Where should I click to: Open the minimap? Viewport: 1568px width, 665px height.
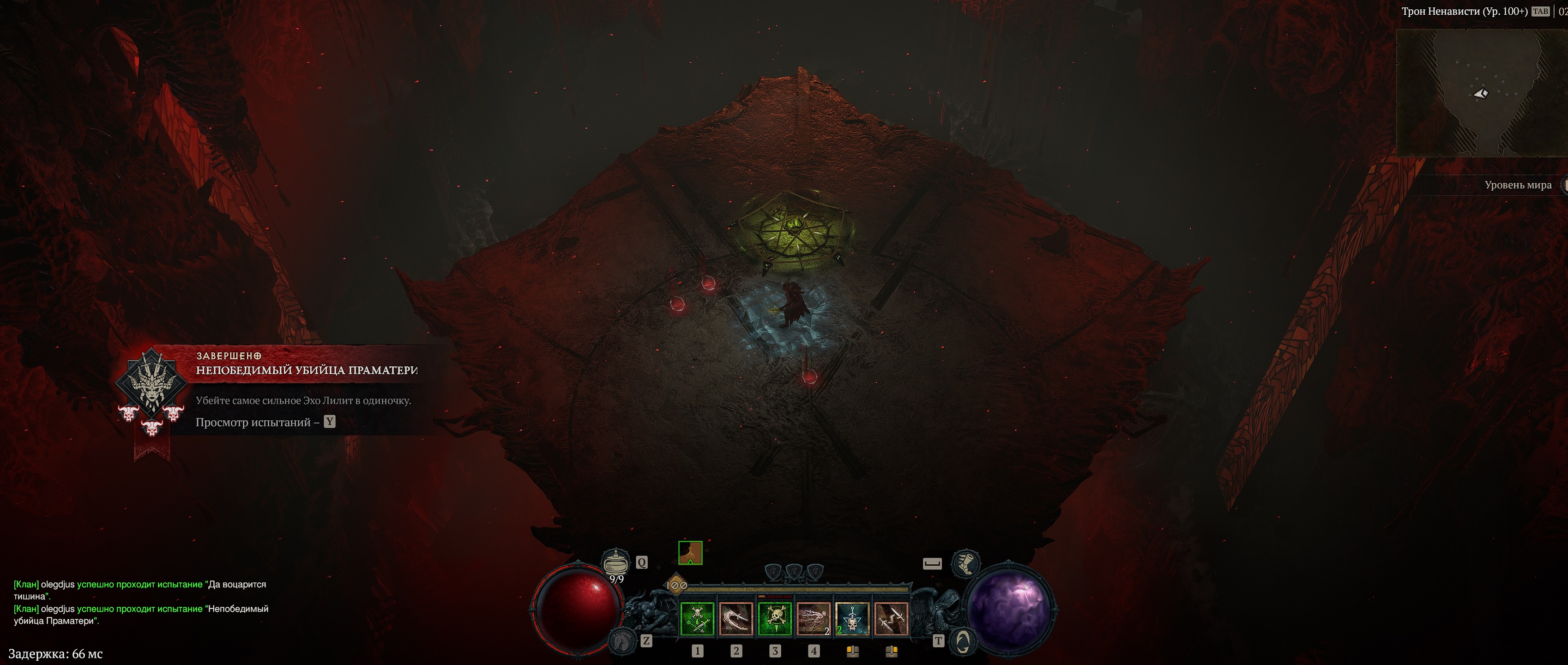click(1480, 92)
